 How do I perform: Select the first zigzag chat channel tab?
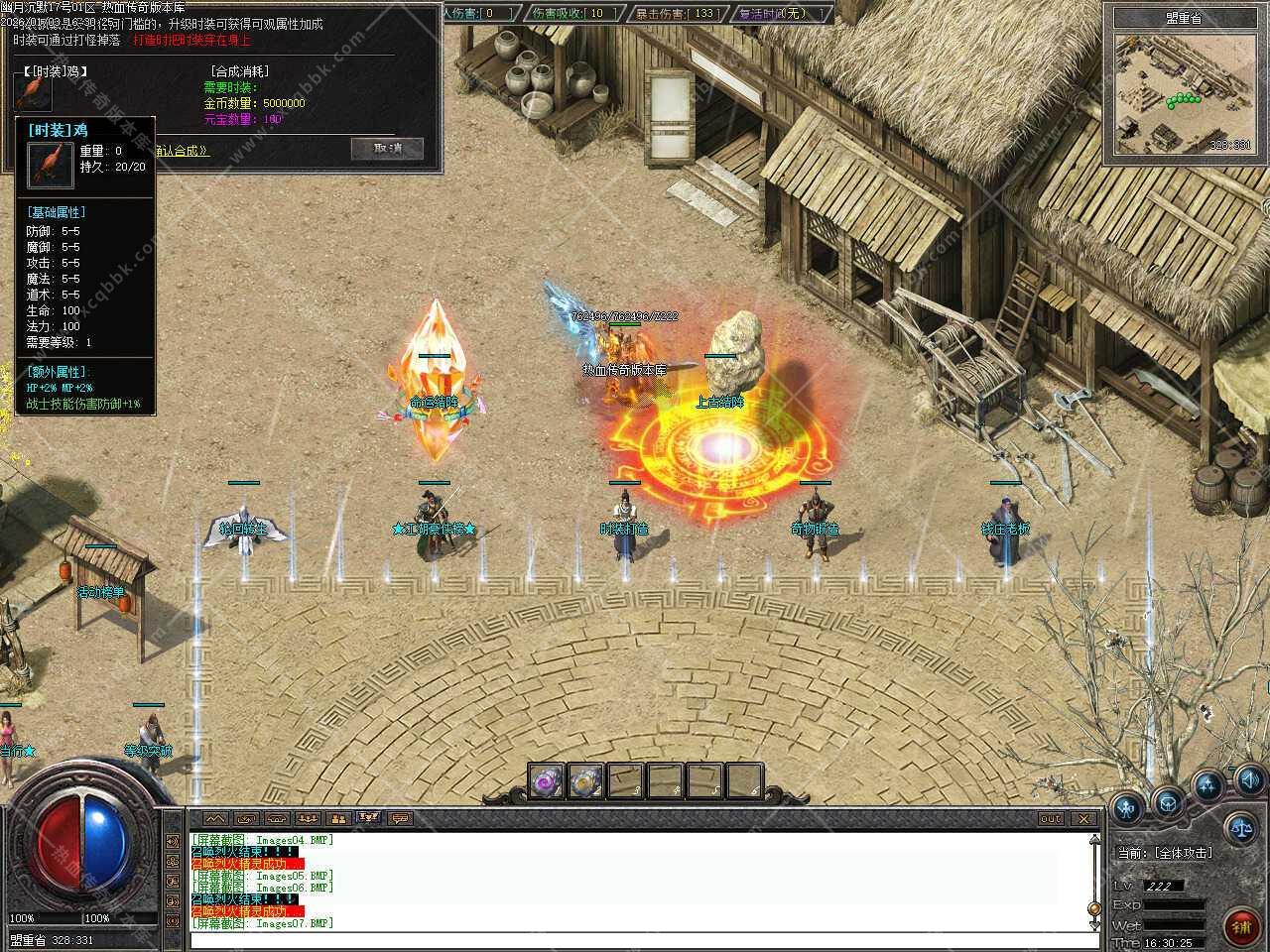(215, 818)
